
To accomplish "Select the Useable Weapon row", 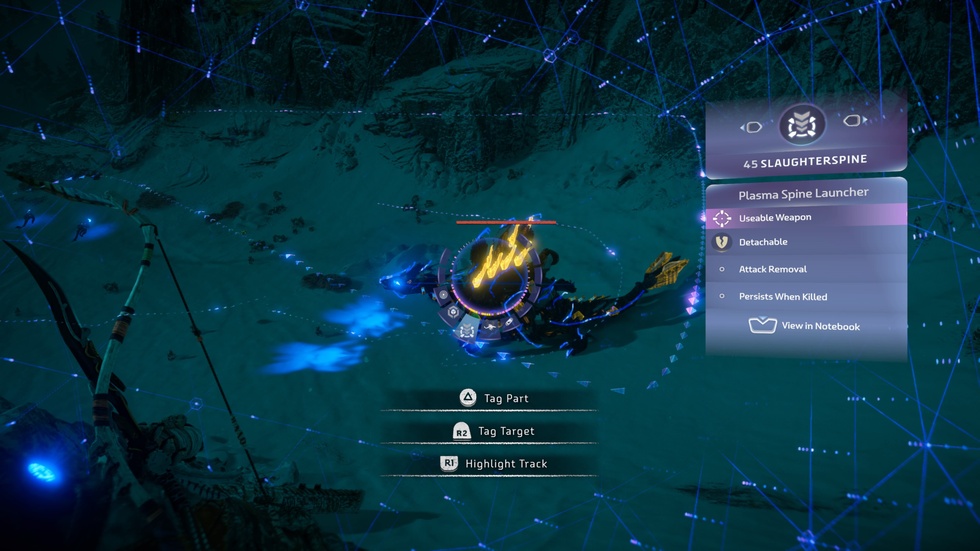I will click(806, 217).
